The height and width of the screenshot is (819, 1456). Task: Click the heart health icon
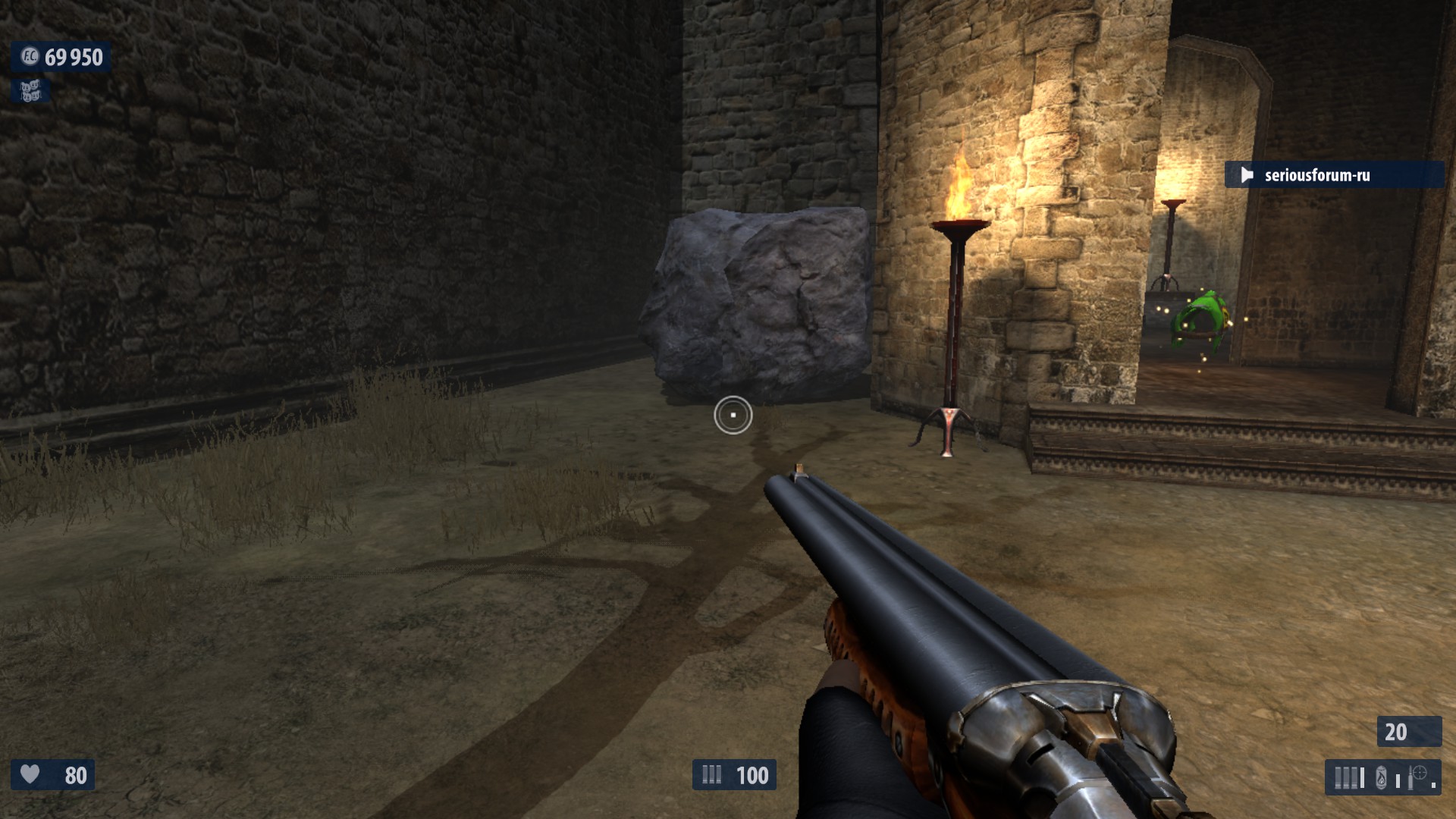point(30,774)
